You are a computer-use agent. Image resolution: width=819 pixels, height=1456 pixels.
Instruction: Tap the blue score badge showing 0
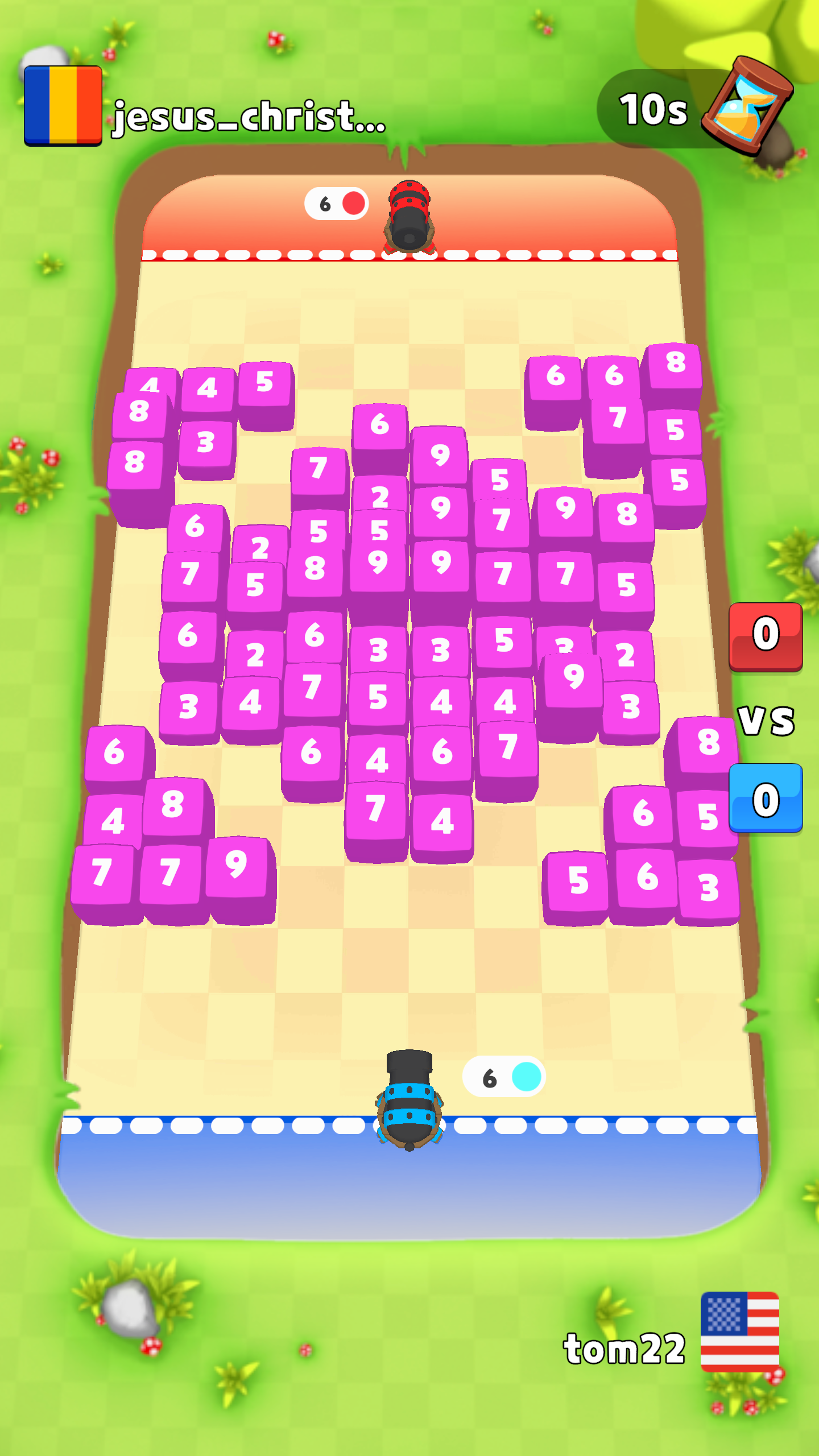tap(766, 795)
